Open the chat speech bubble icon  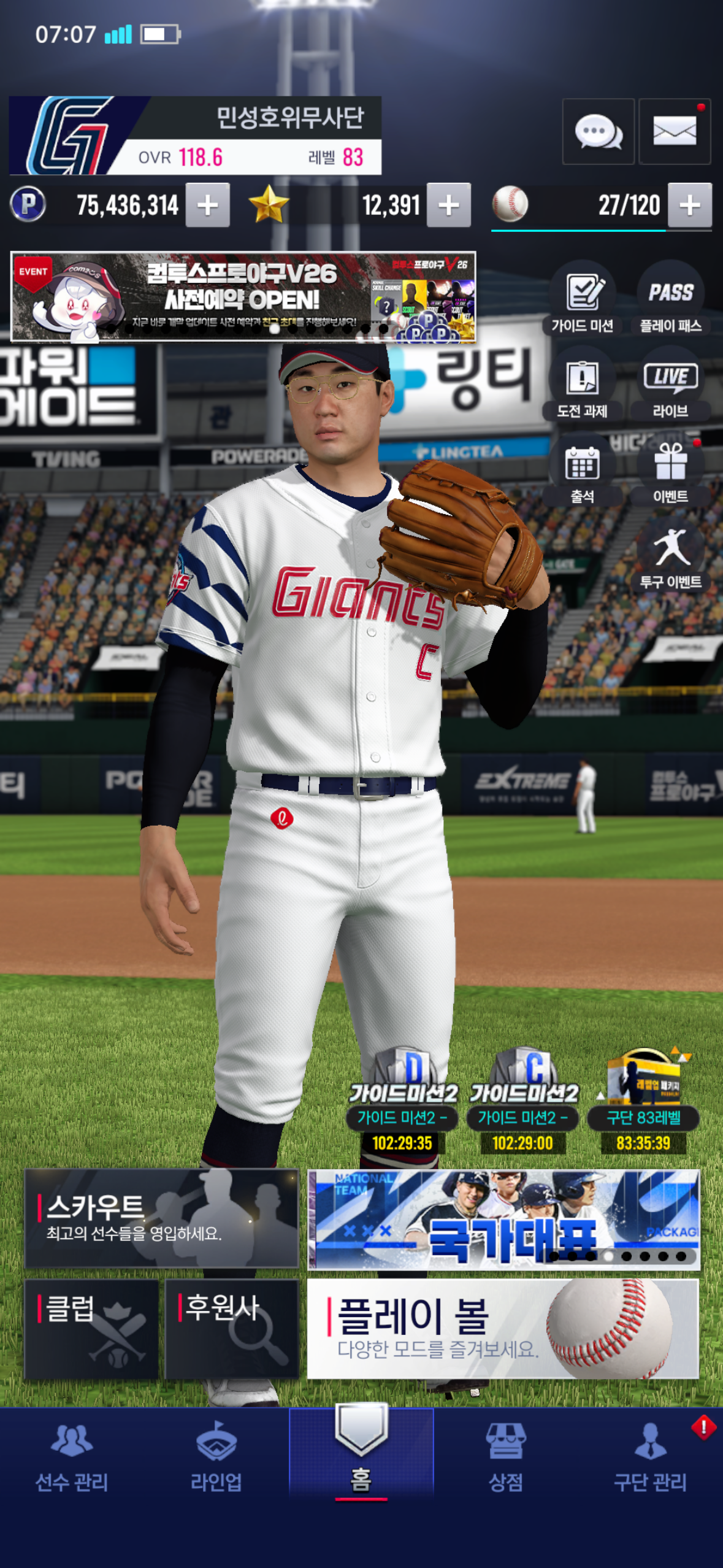598,131
